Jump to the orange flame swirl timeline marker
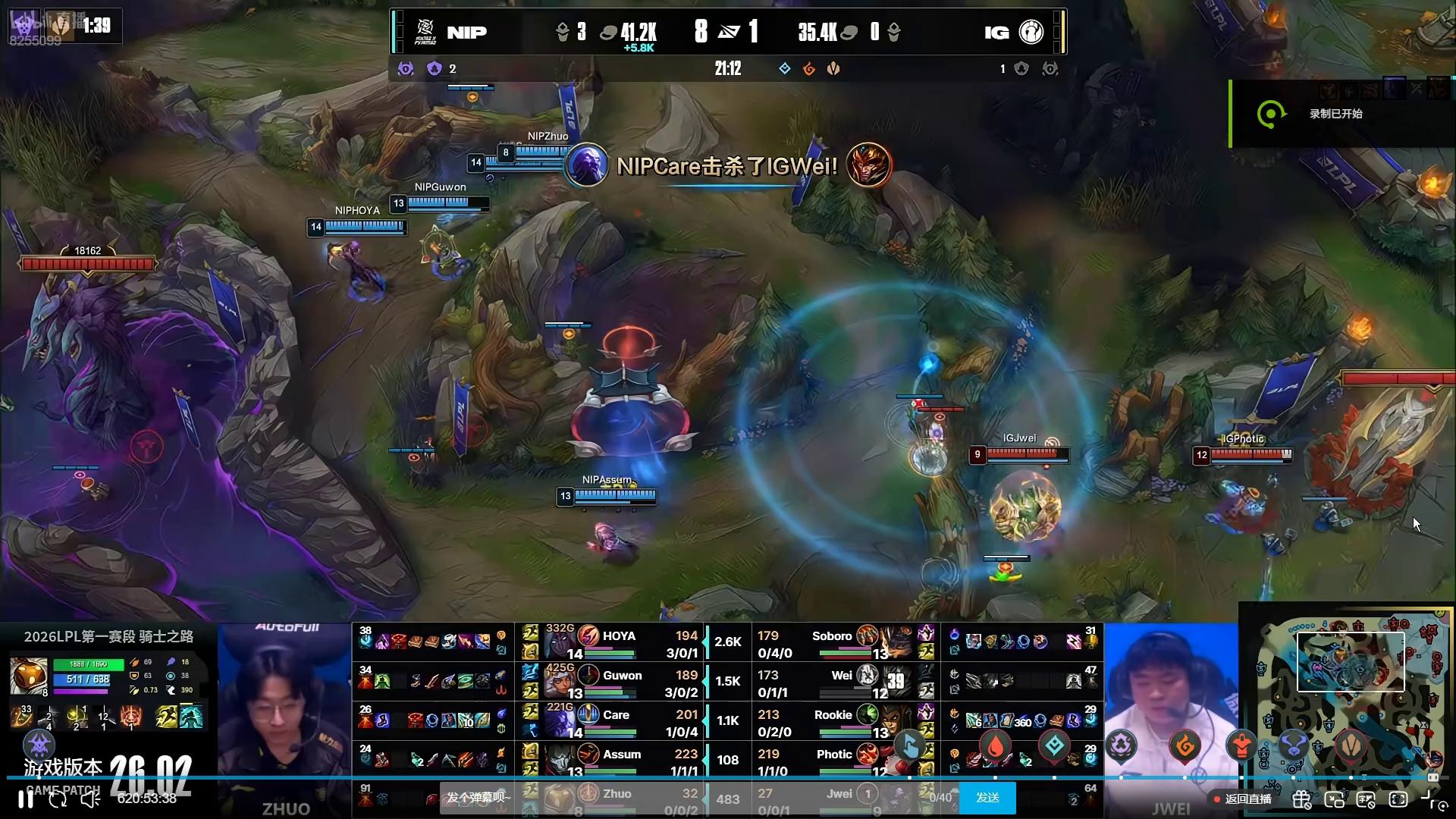This screenshot has width=1456, height=819. (x=1185, y=747)
